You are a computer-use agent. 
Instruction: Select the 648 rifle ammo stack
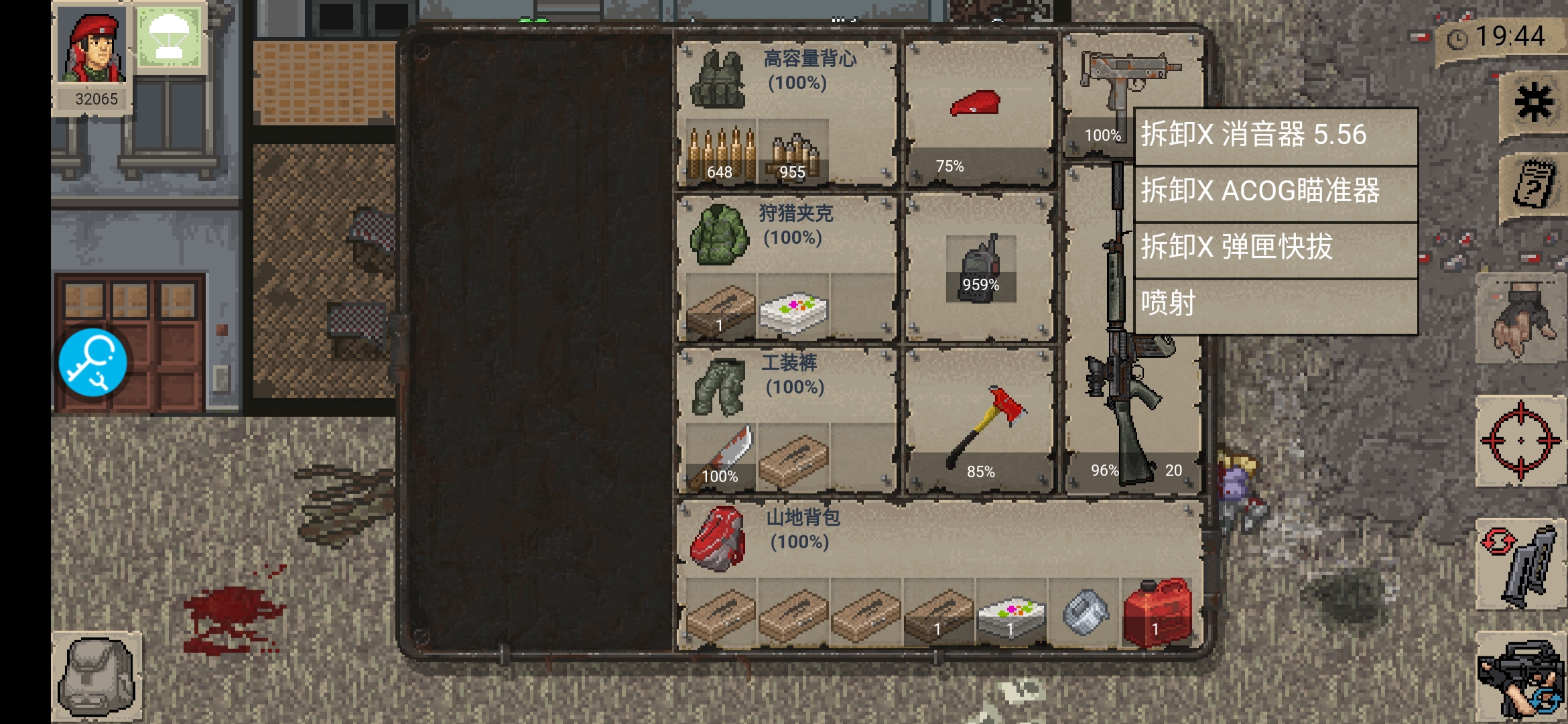[721, 153]
